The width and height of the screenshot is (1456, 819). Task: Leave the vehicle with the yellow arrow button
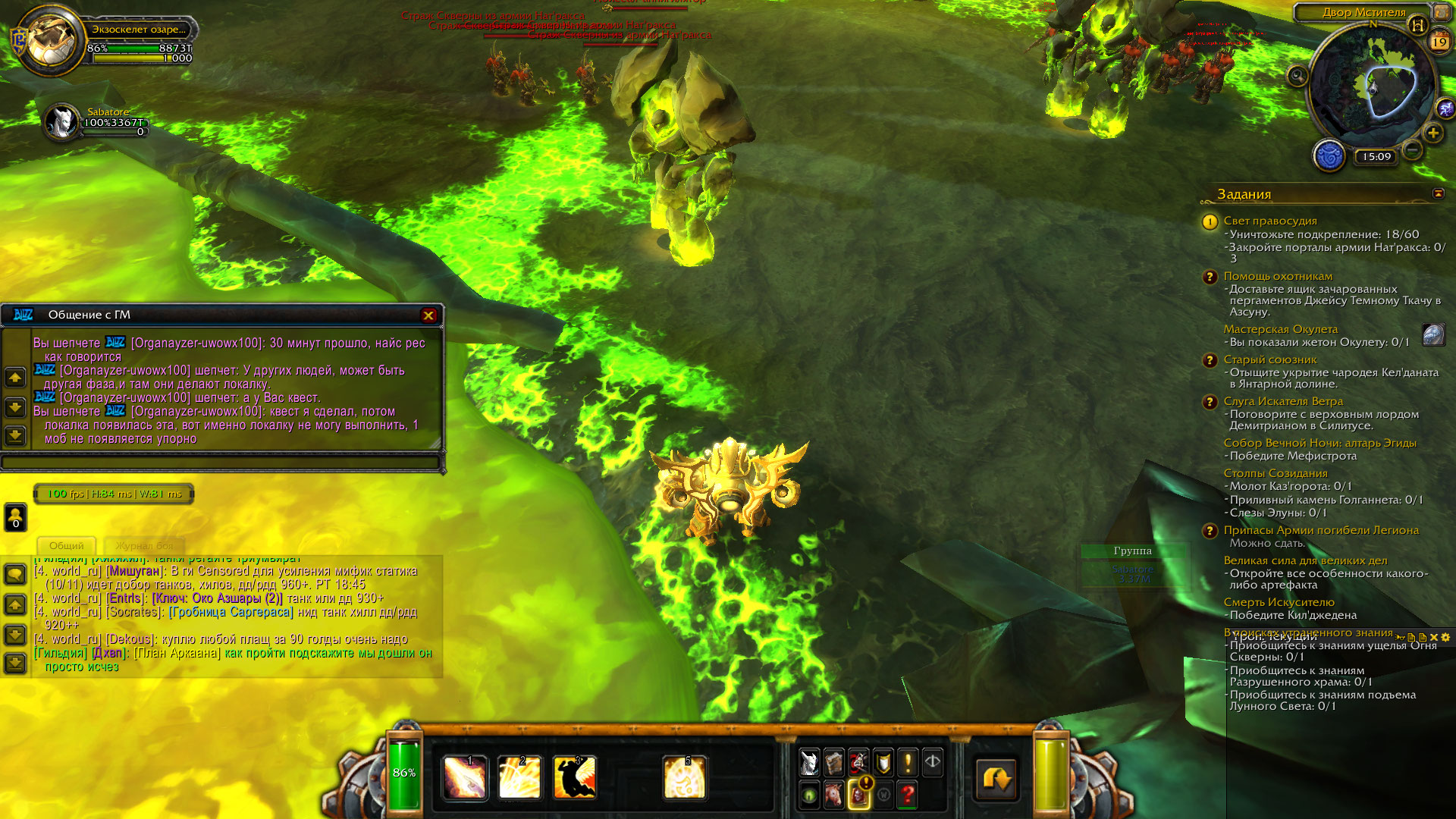click(996, 779)
